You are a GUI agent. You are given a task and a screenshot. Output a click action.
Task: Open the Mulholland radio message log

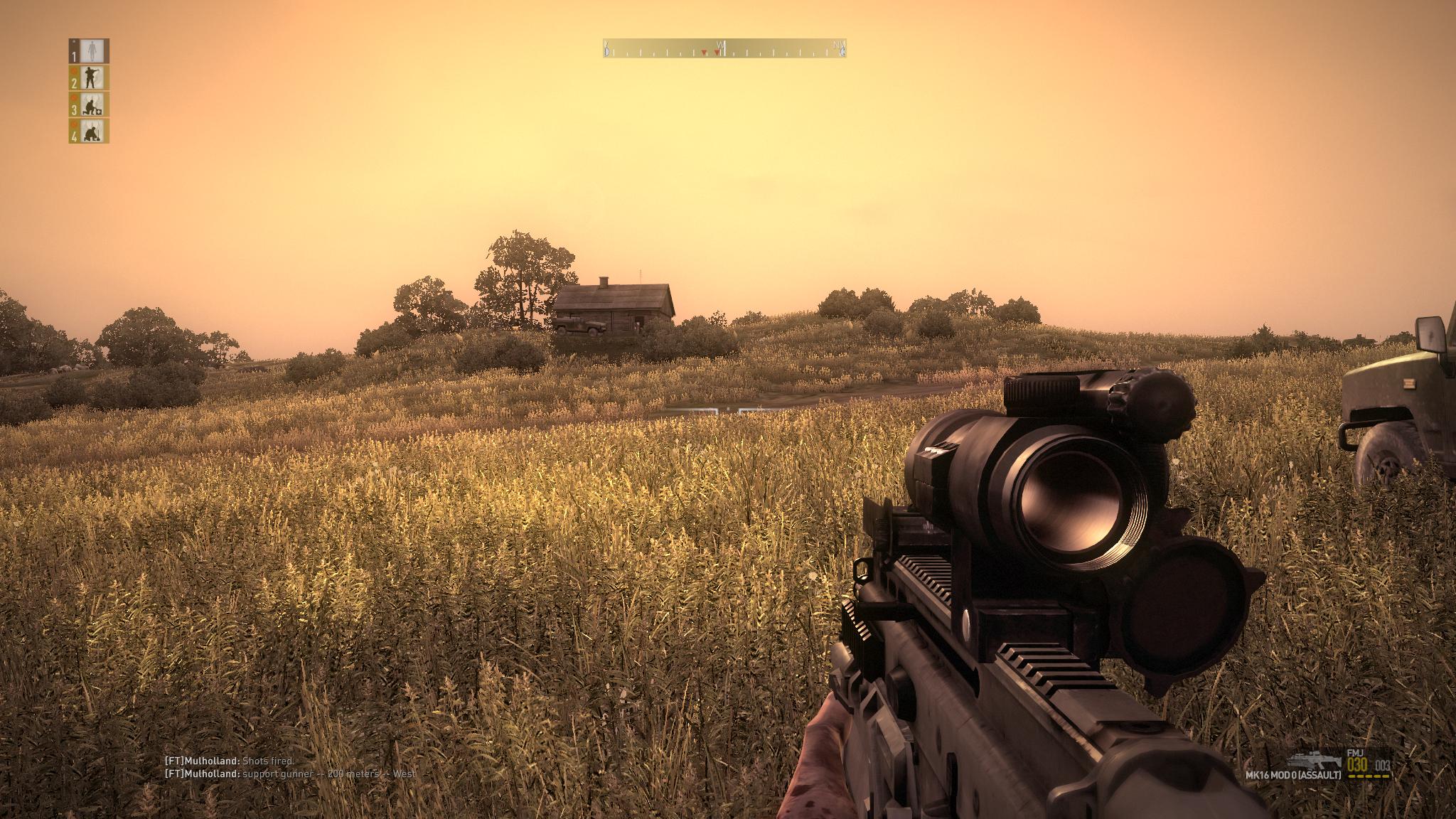click(x=290, y=767)
